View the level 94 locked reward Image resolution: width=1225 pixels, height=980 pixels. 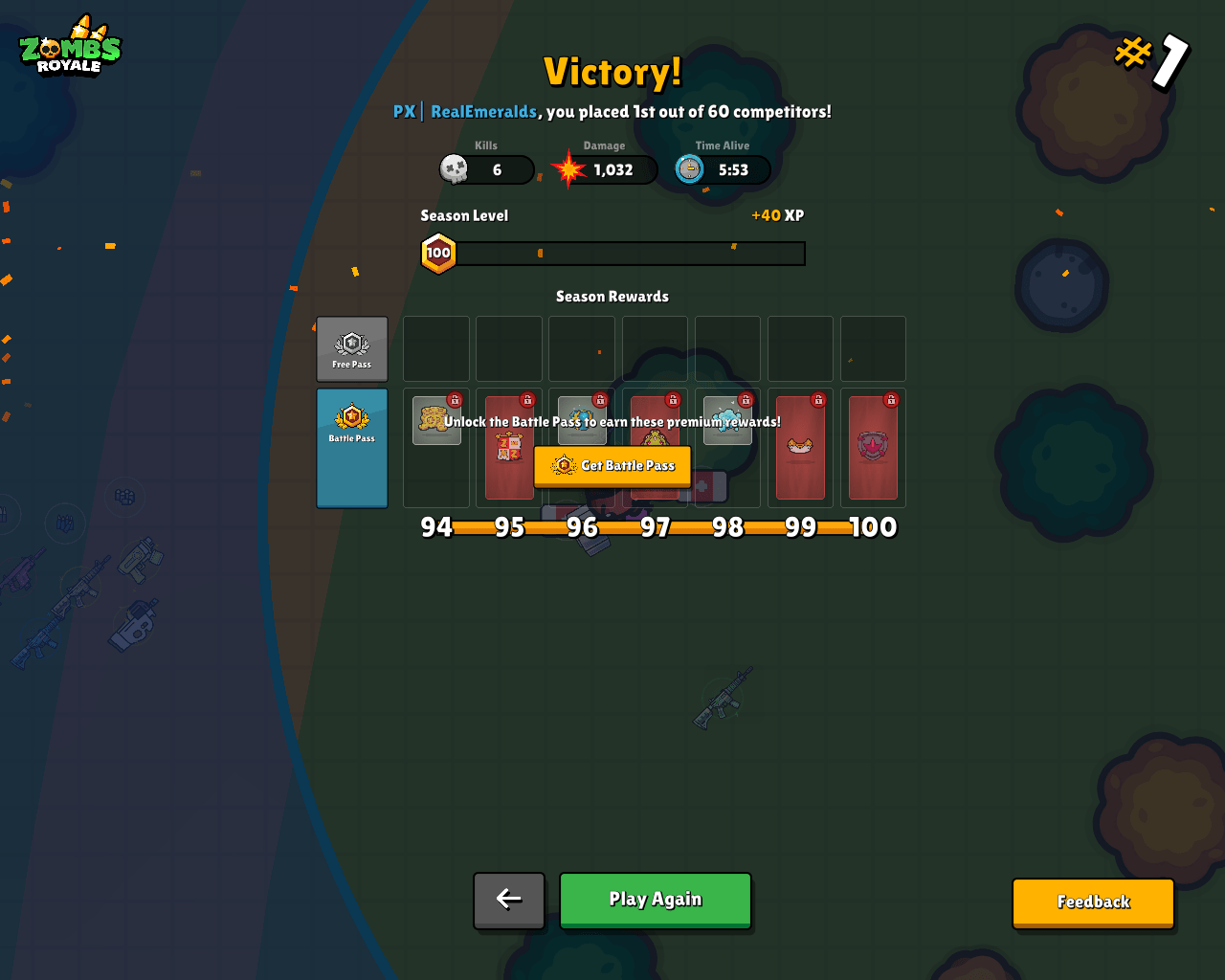tap(436, 422)
